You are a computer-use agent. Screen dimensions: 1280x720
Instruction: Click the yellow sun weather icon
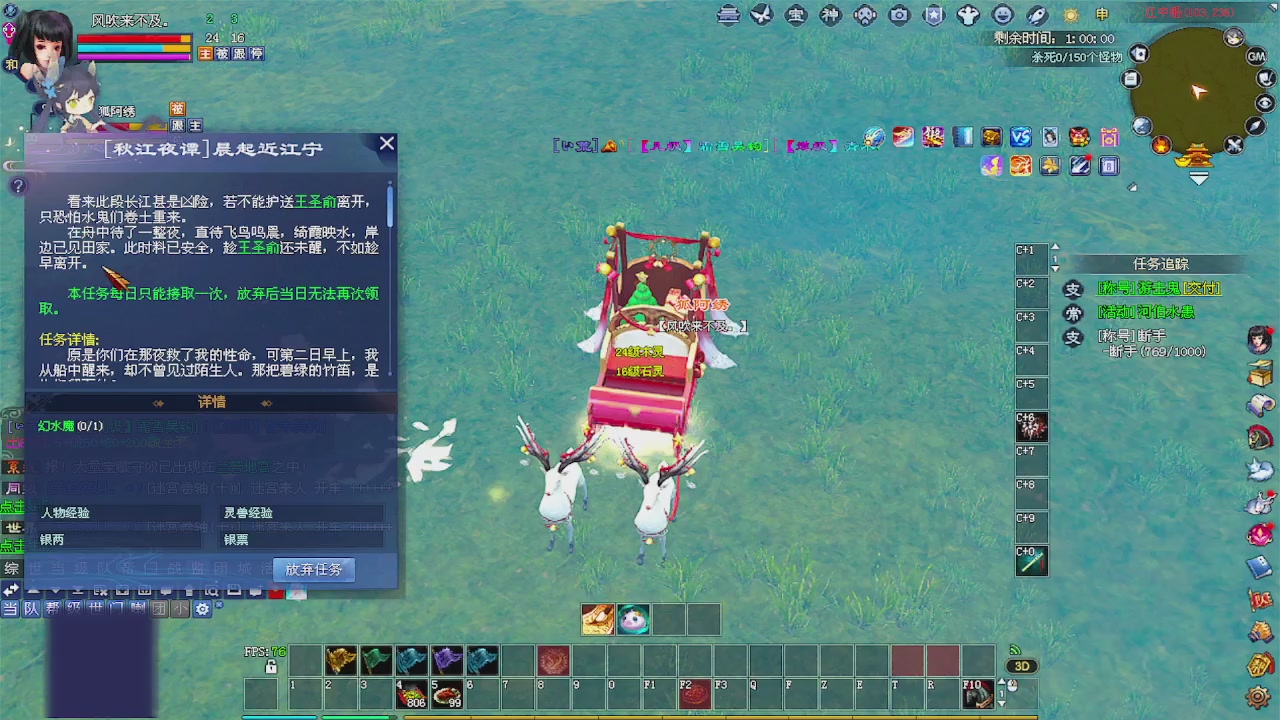tap(1069, 15)
